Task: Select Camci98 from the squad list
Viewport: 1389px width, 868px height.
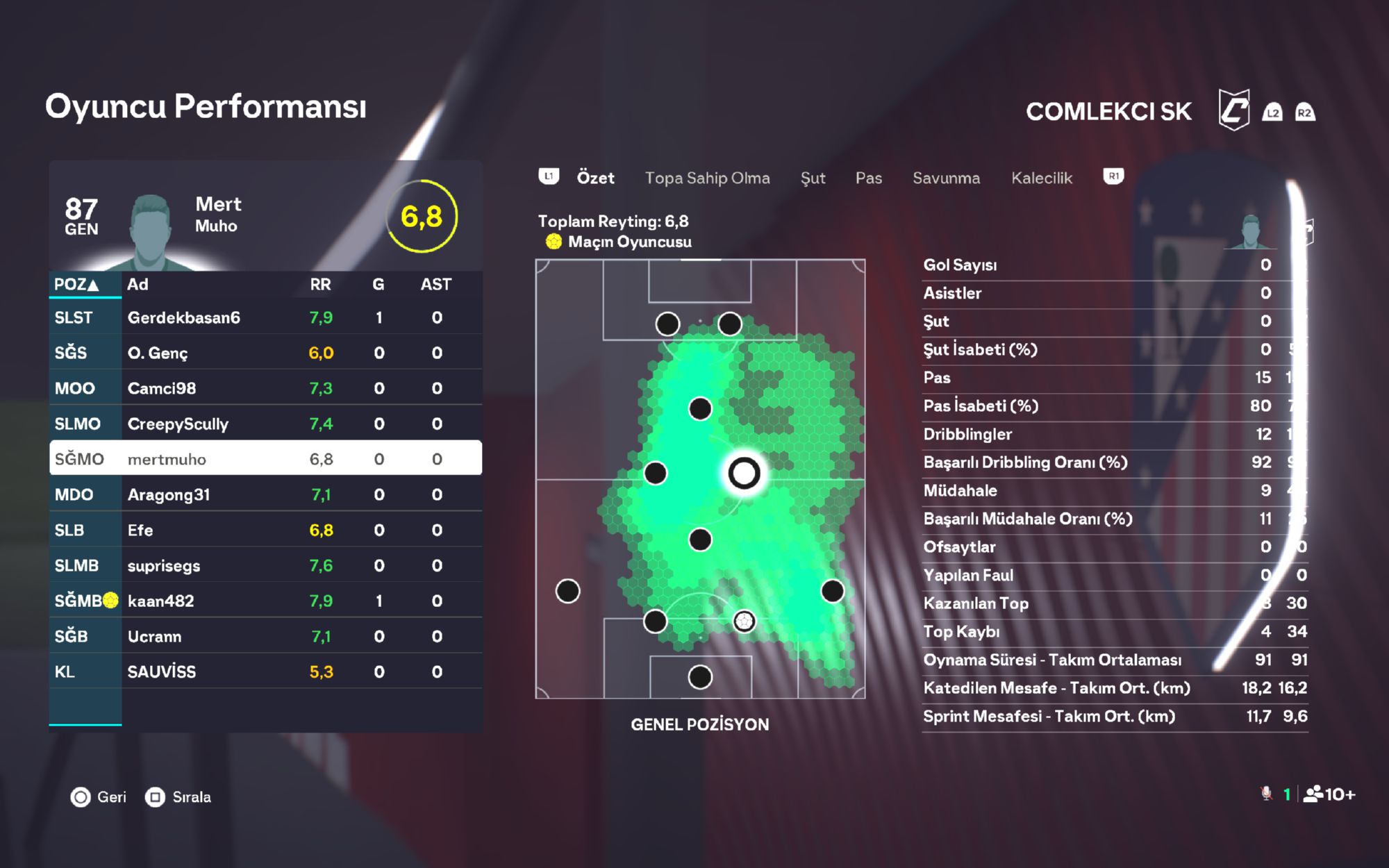Action: (x=265, y=388)
